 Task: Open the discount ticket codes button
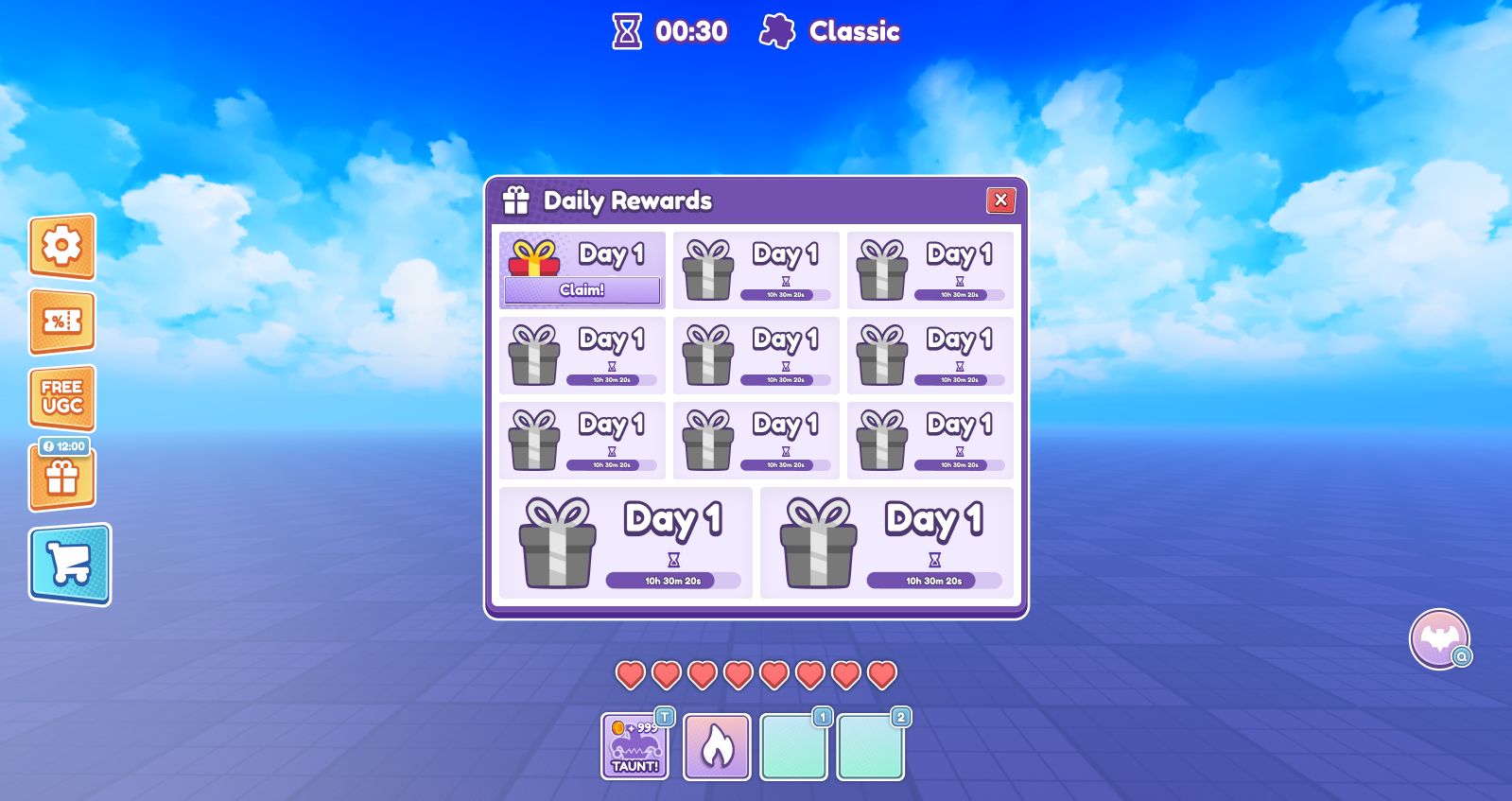pos(62,322)
